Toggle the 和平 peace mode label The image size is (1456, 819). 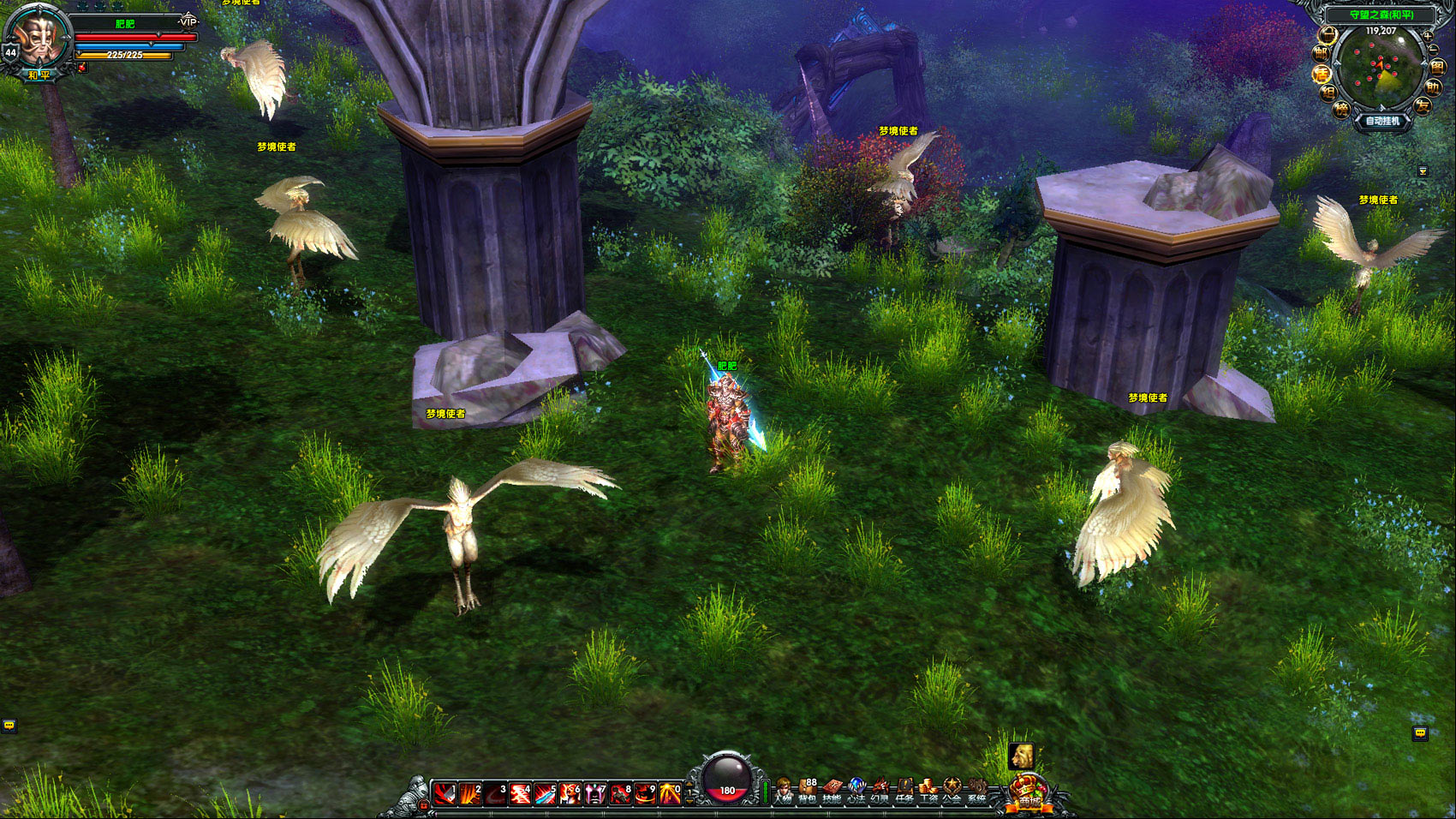(x=39, y=75)
